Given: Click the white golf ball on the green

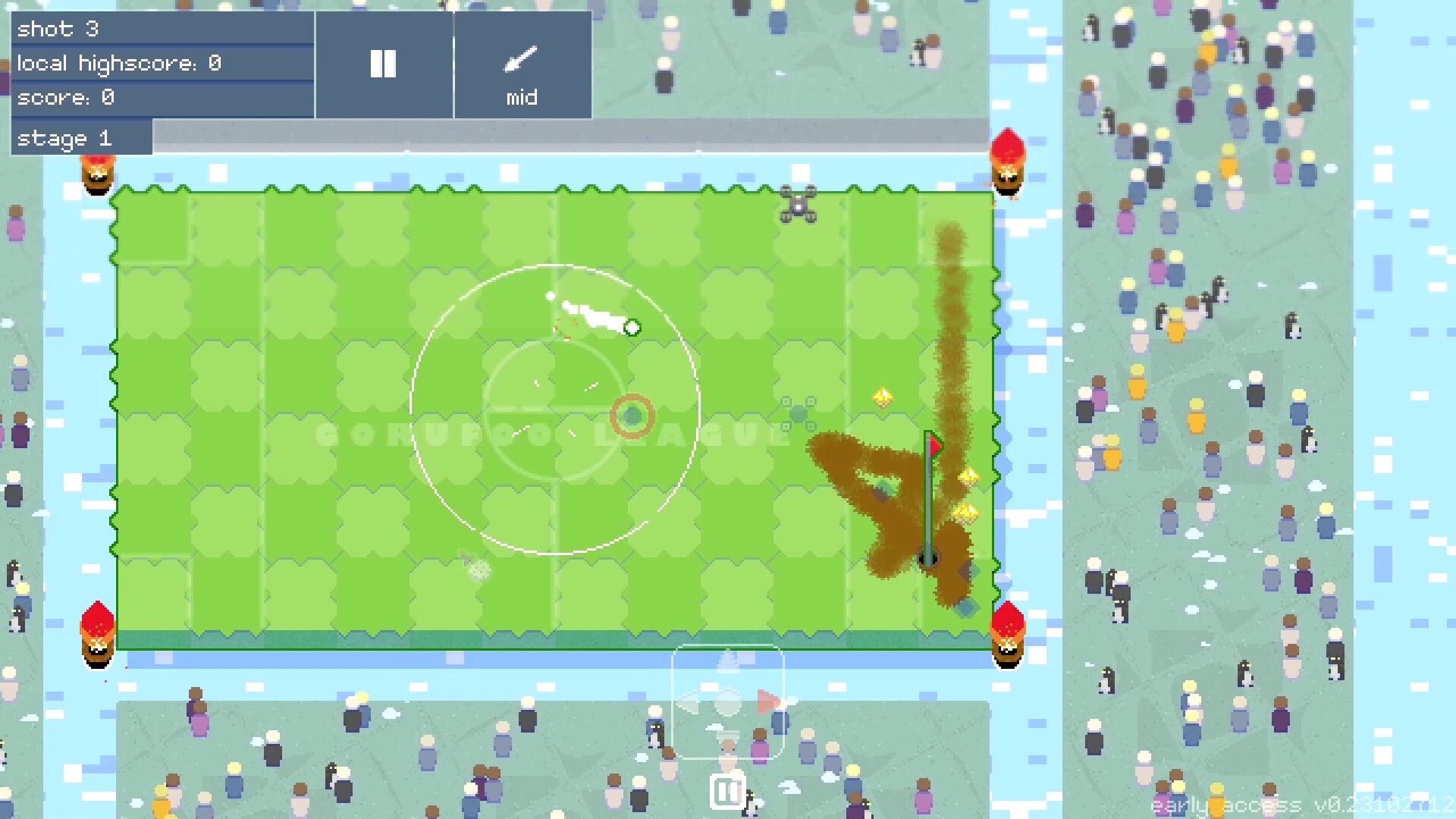Looking at the screenshot, I should (x=633, y=328).
